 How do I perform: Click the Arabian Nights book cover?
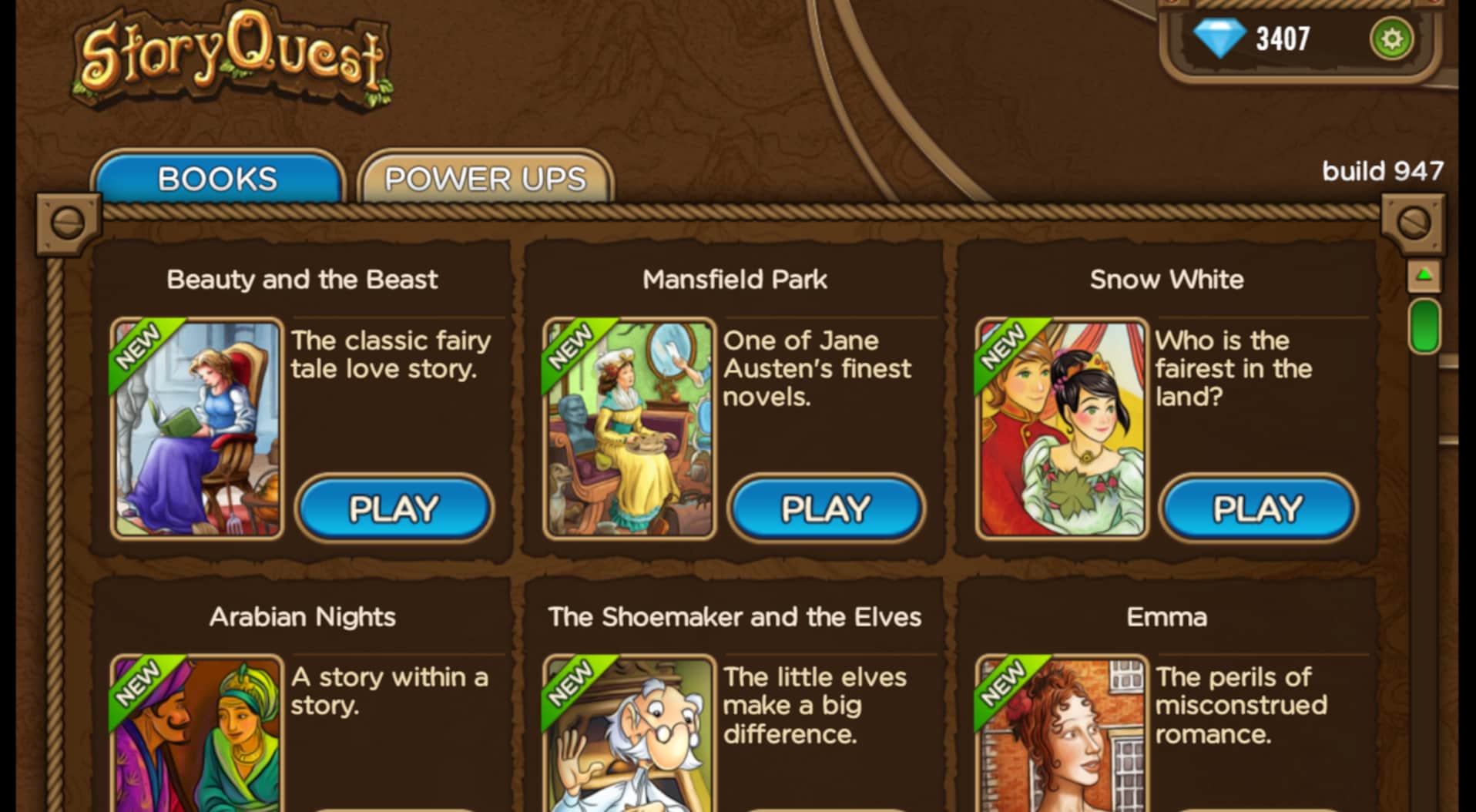pos(196,740)
